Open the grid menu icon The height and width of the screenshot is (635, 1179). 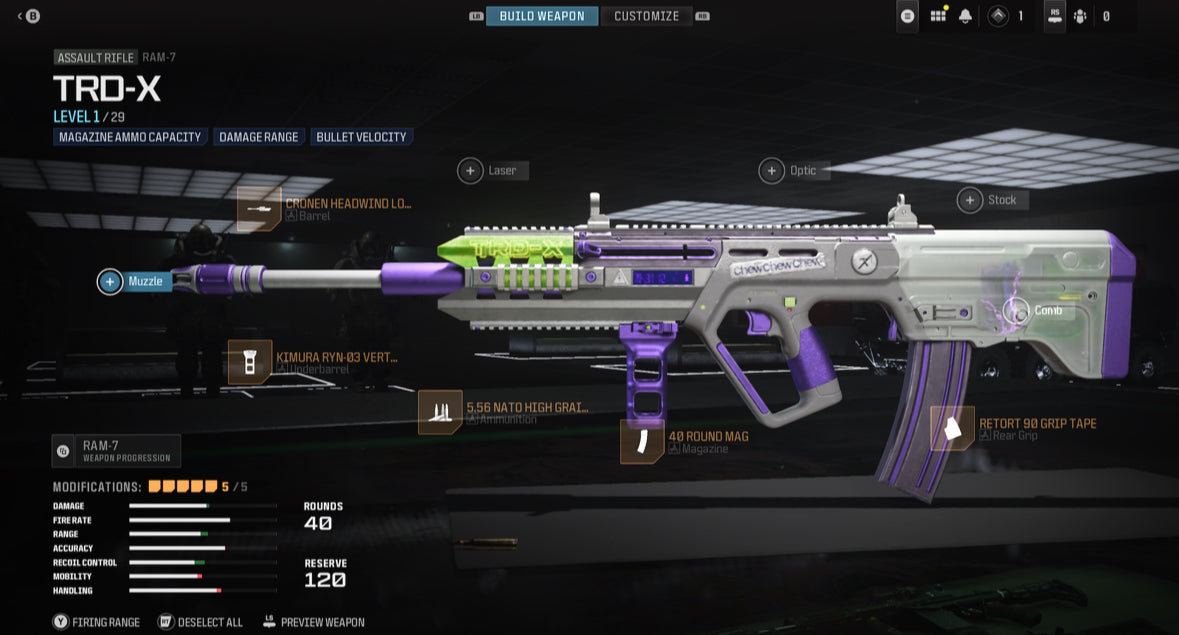(x=938, y=16)
